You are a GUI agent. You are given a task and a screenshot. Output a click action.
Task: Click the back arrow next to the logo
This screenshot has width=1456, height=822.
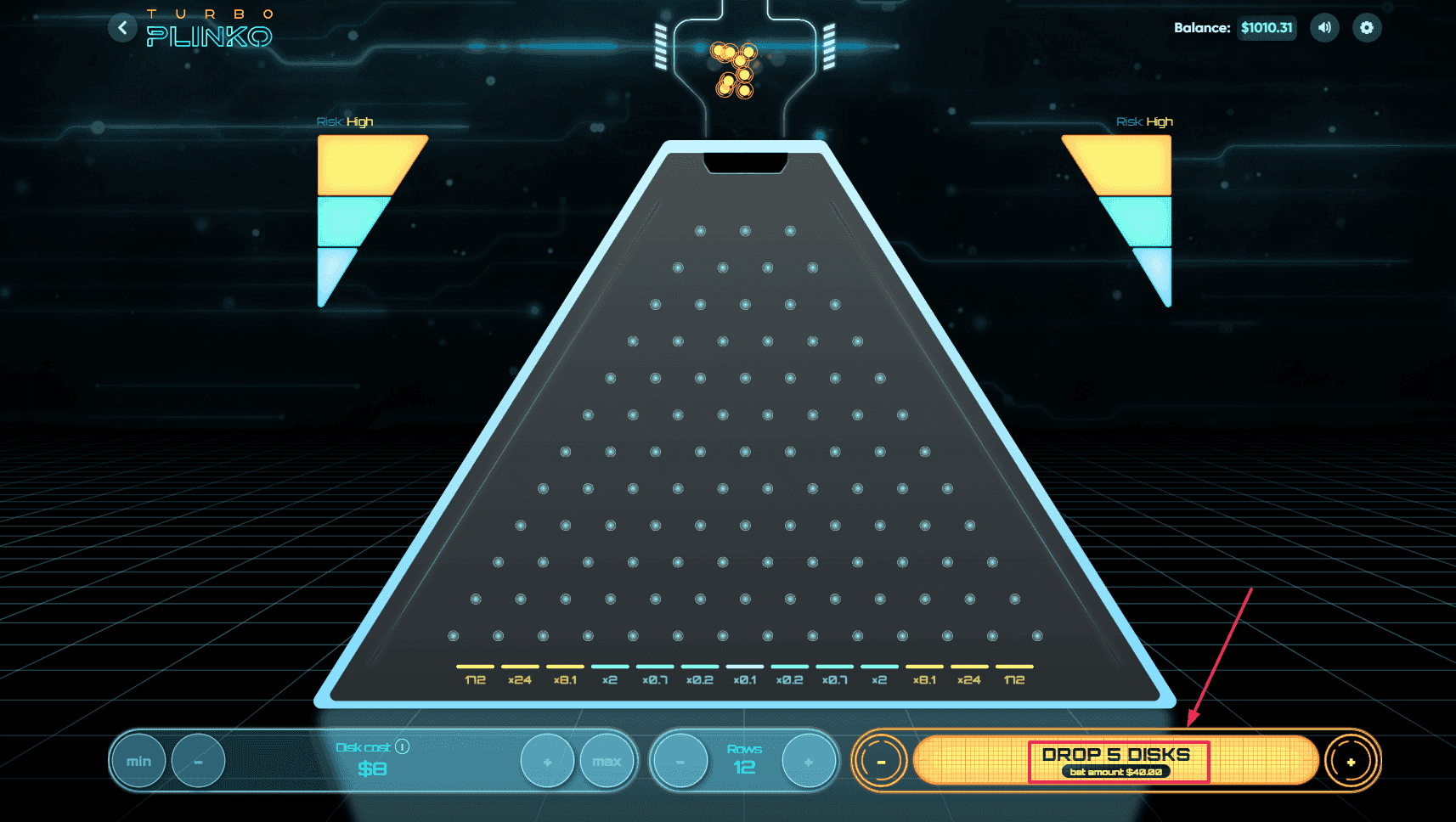(122, 28)
